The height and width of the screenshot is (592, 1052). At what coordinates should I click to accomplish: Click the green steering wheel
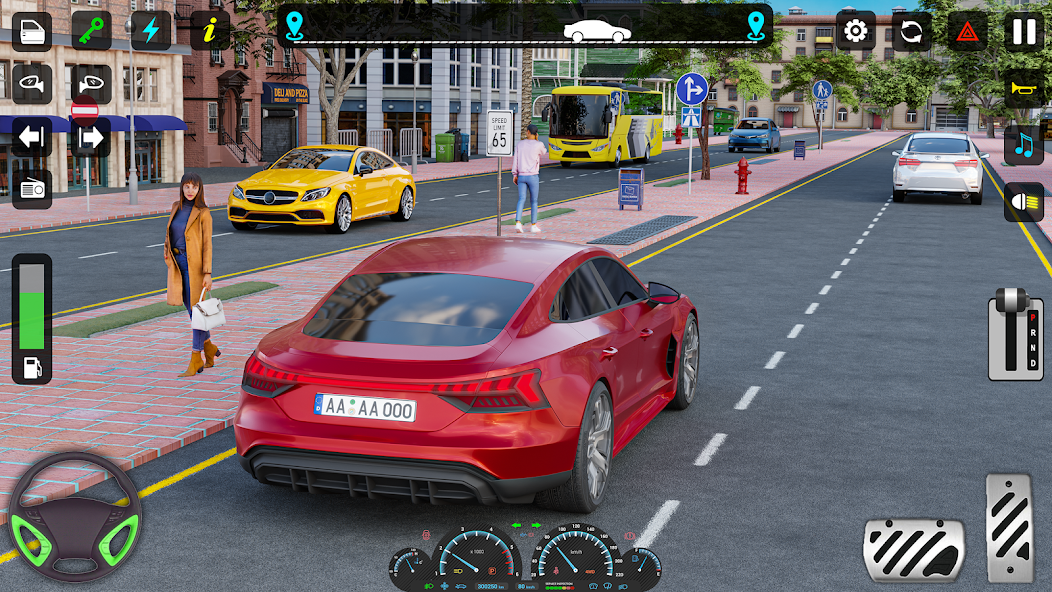[75, 517]
